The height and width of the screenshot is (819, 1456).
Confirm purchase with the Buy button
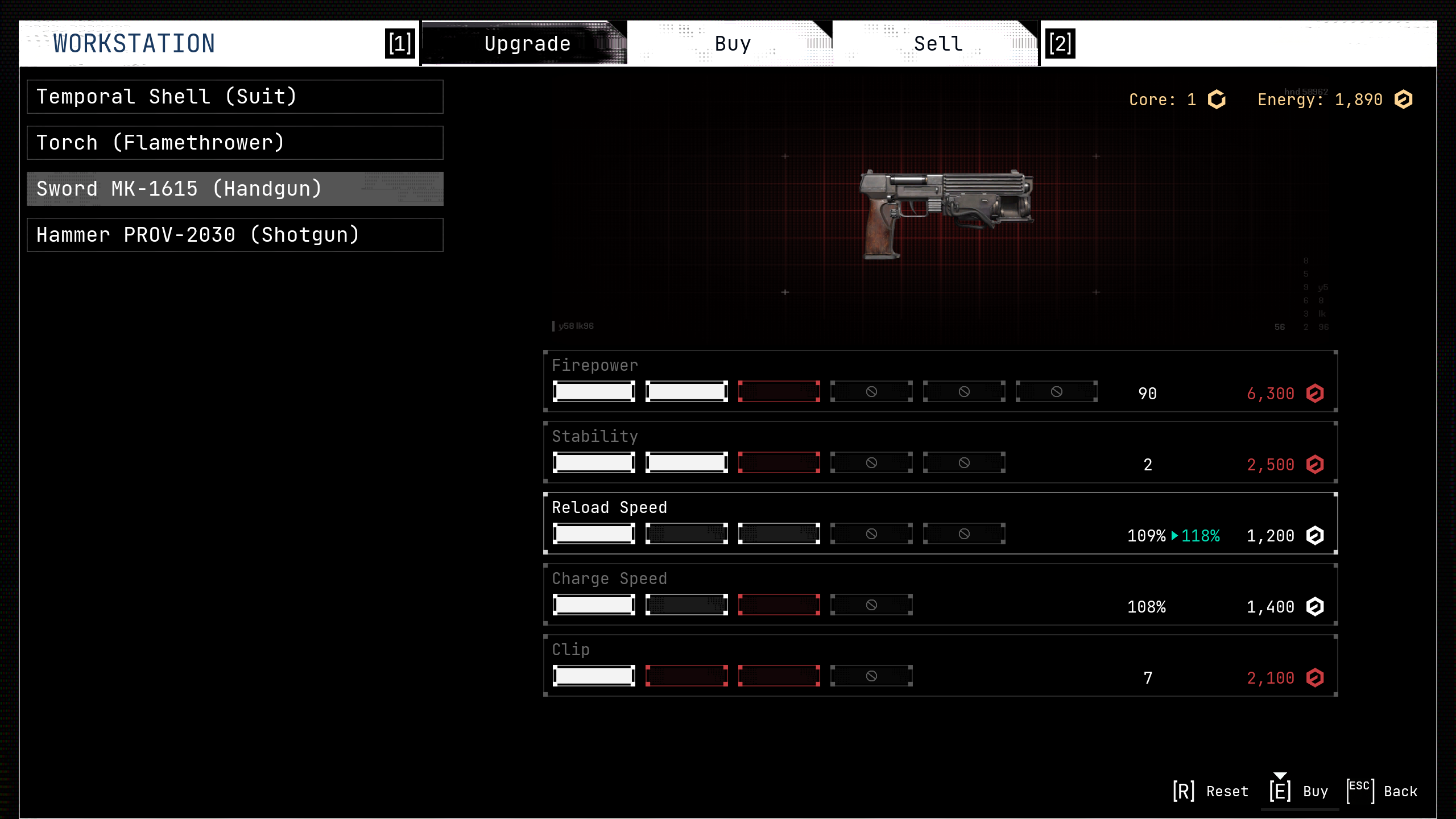[x=1300, y=791]
